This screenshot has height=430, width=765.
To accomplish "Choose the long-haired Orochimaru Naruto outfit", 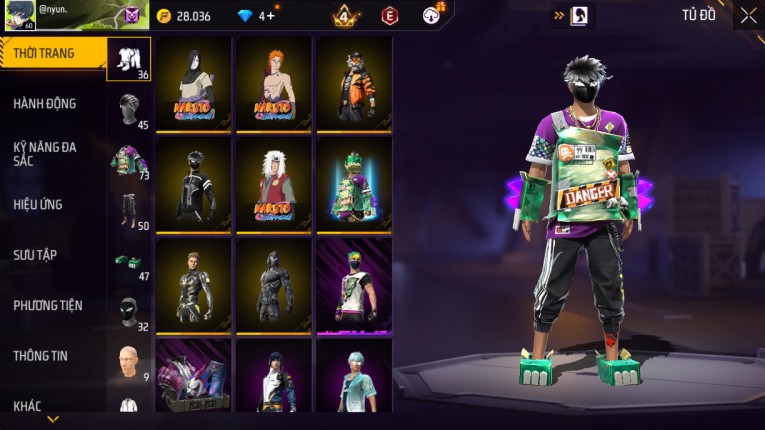I will pos(193,84).
